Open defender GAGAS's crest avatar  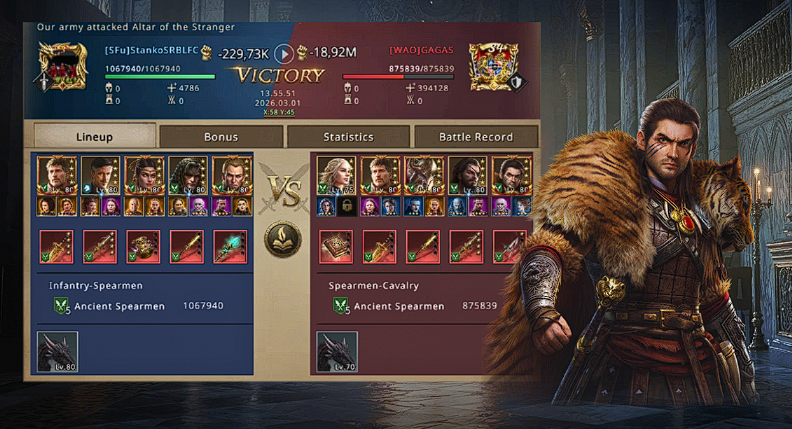click(x=491, y=64)
